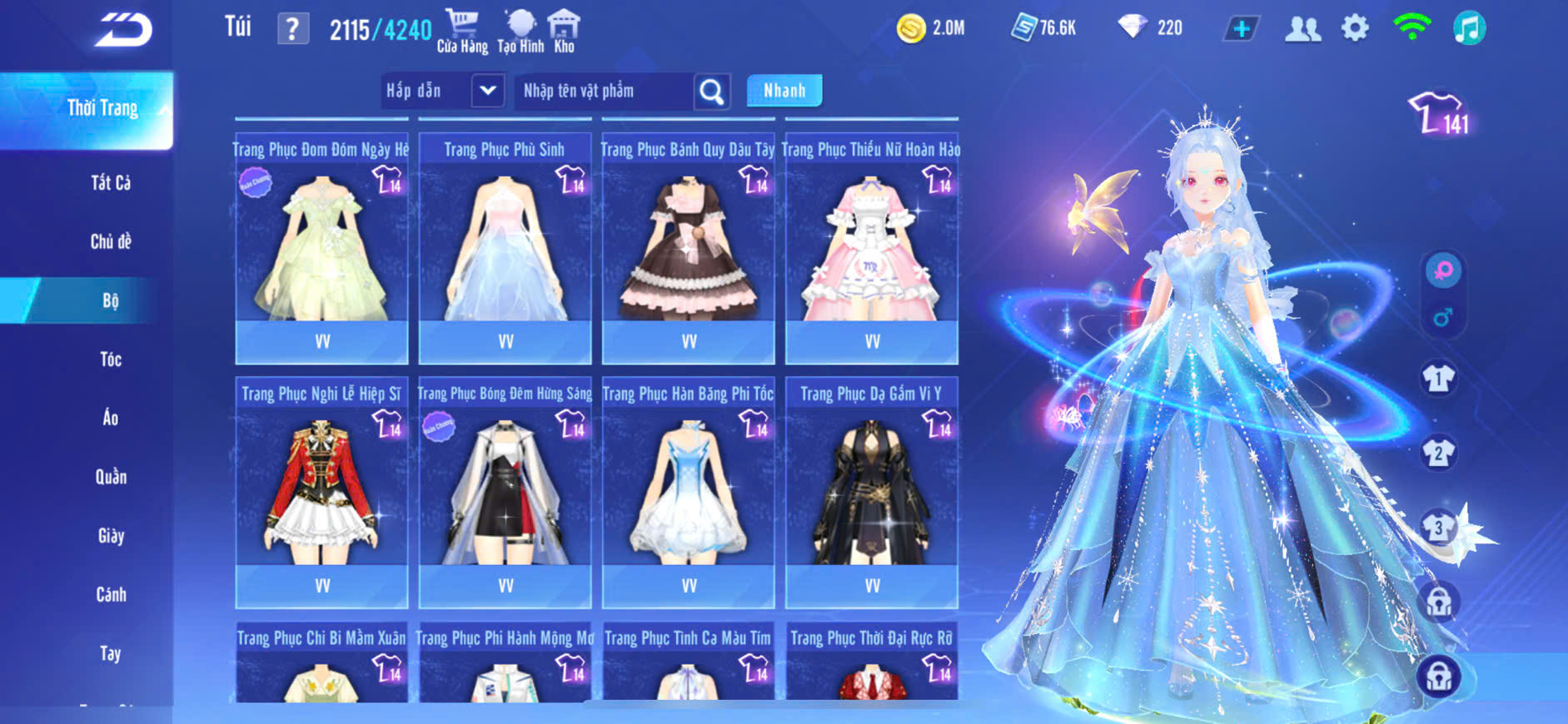Switch to the Tất Cả category
The image size is (1568, 724).
click(x=111, y=183)
